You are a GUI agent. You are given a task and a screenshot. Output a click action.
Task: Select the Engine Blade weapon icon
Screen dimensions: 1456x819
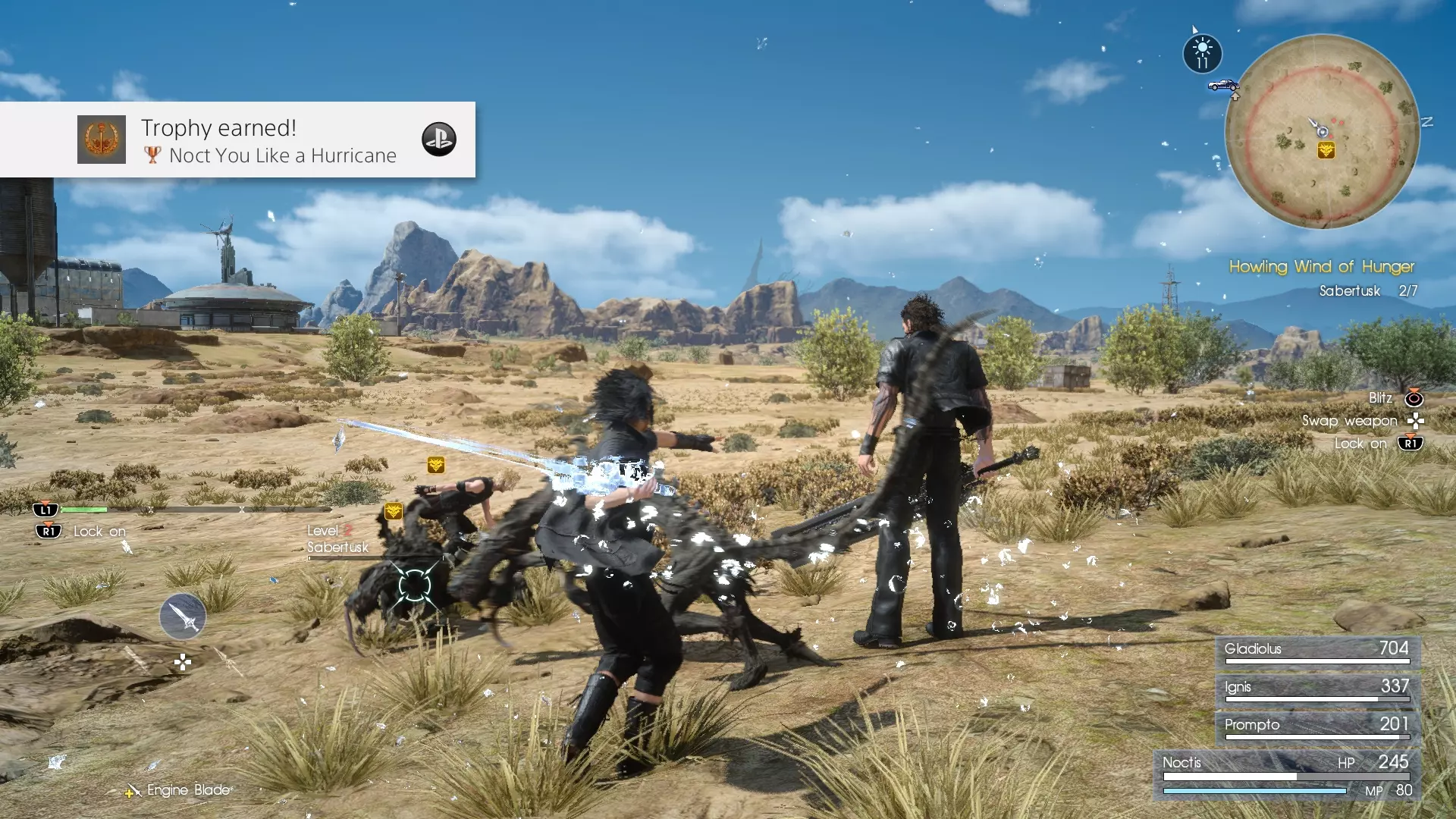[183, 615]
